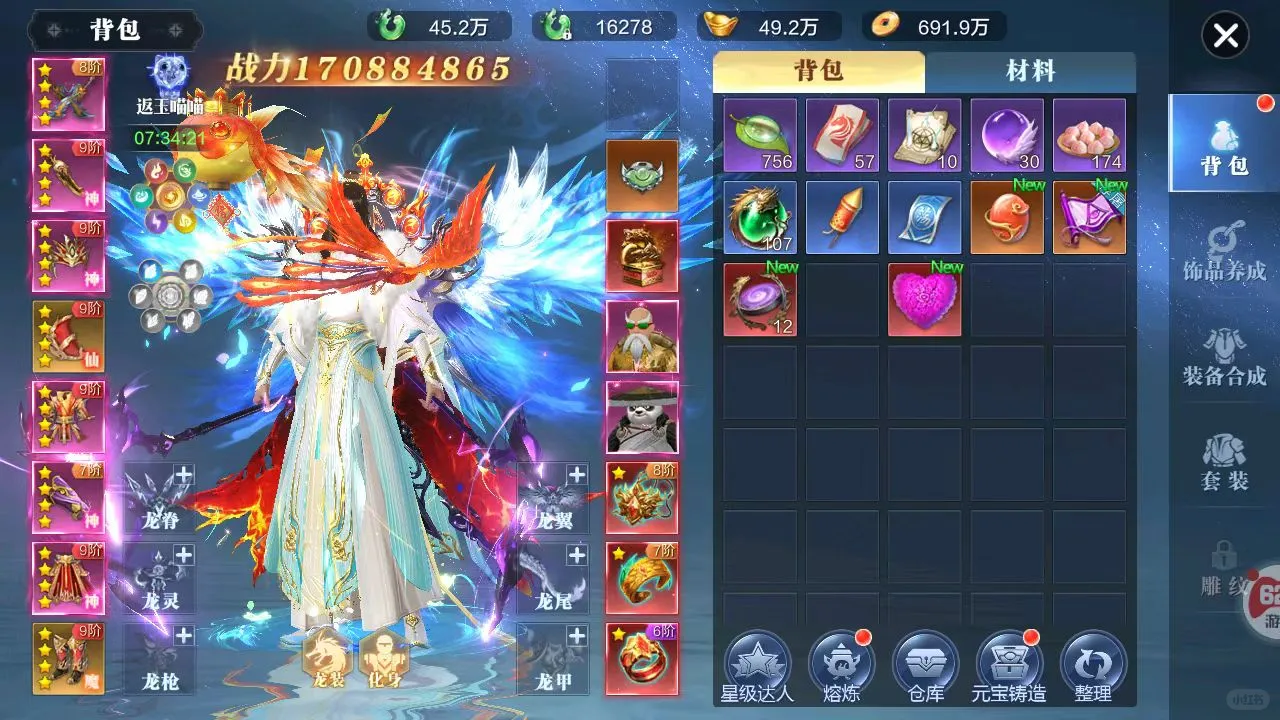Screen dimensions: 1280x720
Task: Select the panda equipment slot
Action: point(642,416)
